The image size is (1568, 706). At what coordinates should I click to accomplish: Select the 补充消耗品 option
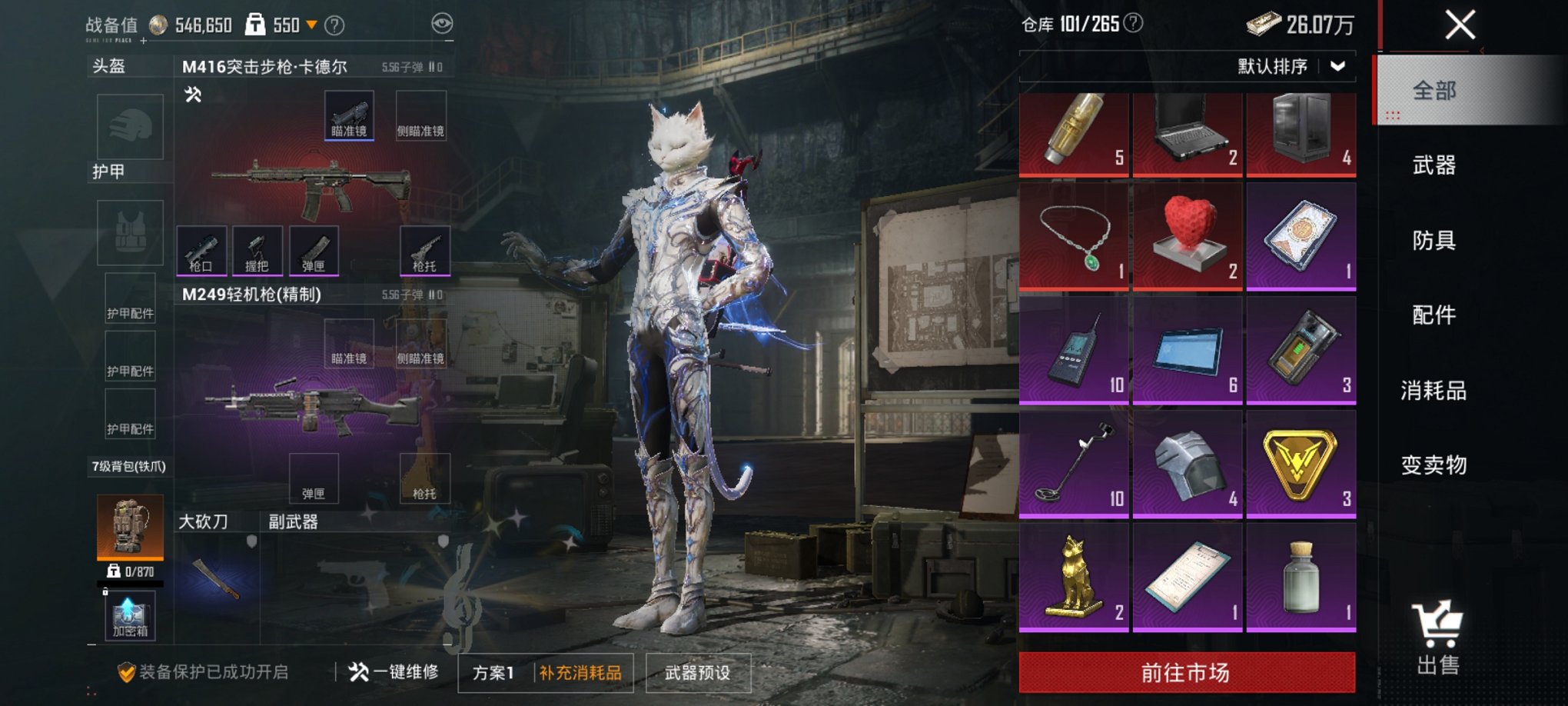pyautogui.click(x=580, y=673)
